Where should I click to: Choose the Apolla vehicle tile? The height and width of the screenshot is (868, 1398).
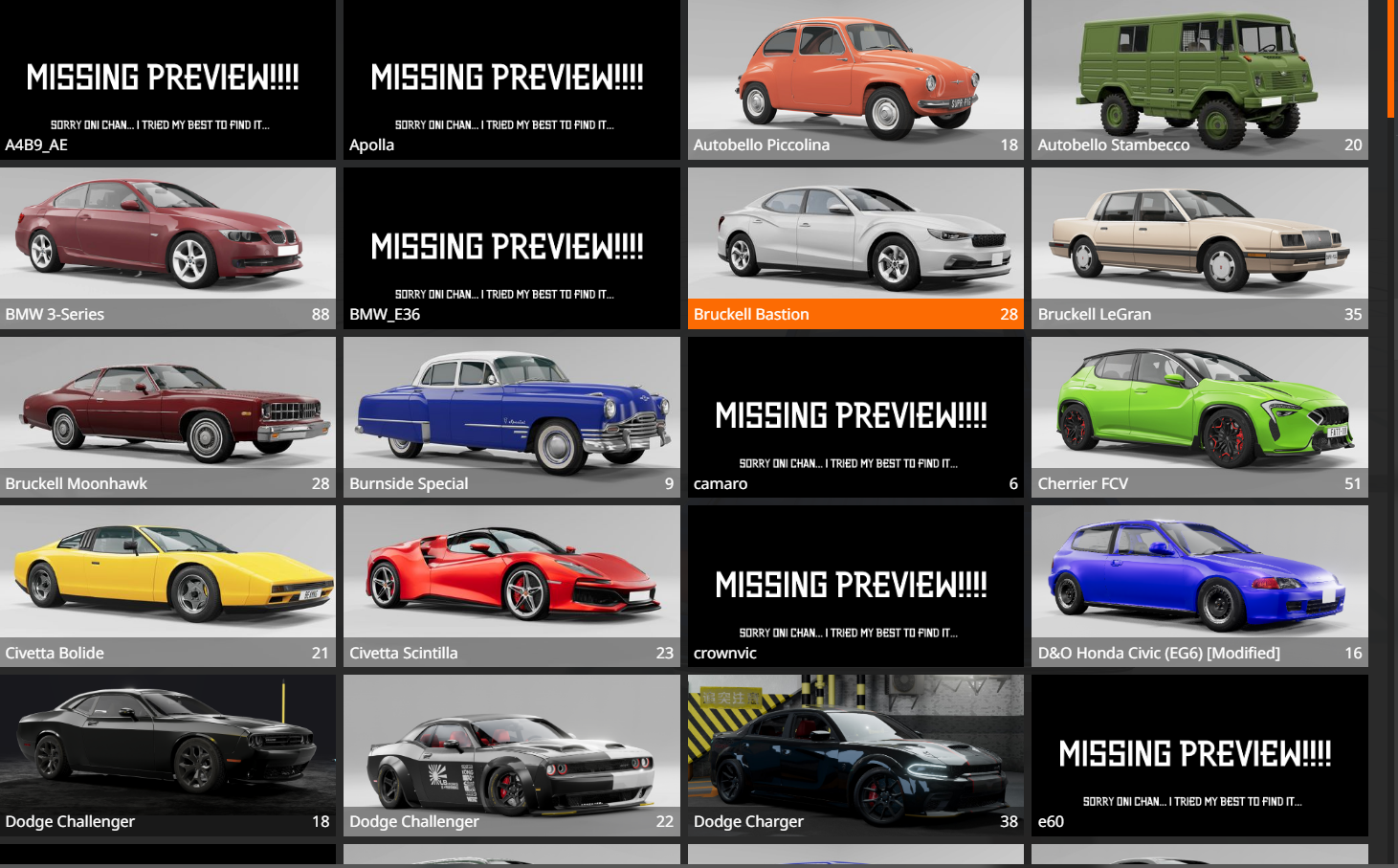(511, 79)
